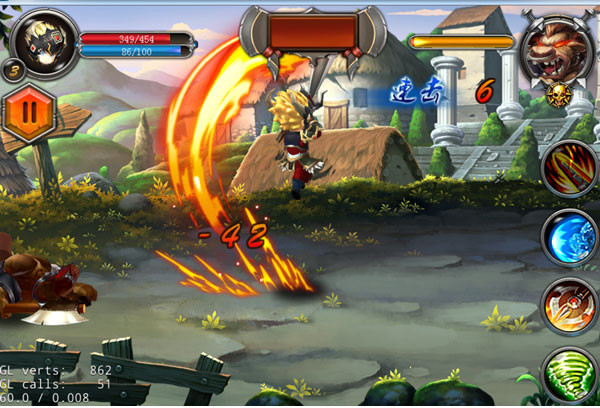This screenshot has height=408, width=600.
Task: Trigger the orange spinning blade skill
Action: [x=570, y=305]
